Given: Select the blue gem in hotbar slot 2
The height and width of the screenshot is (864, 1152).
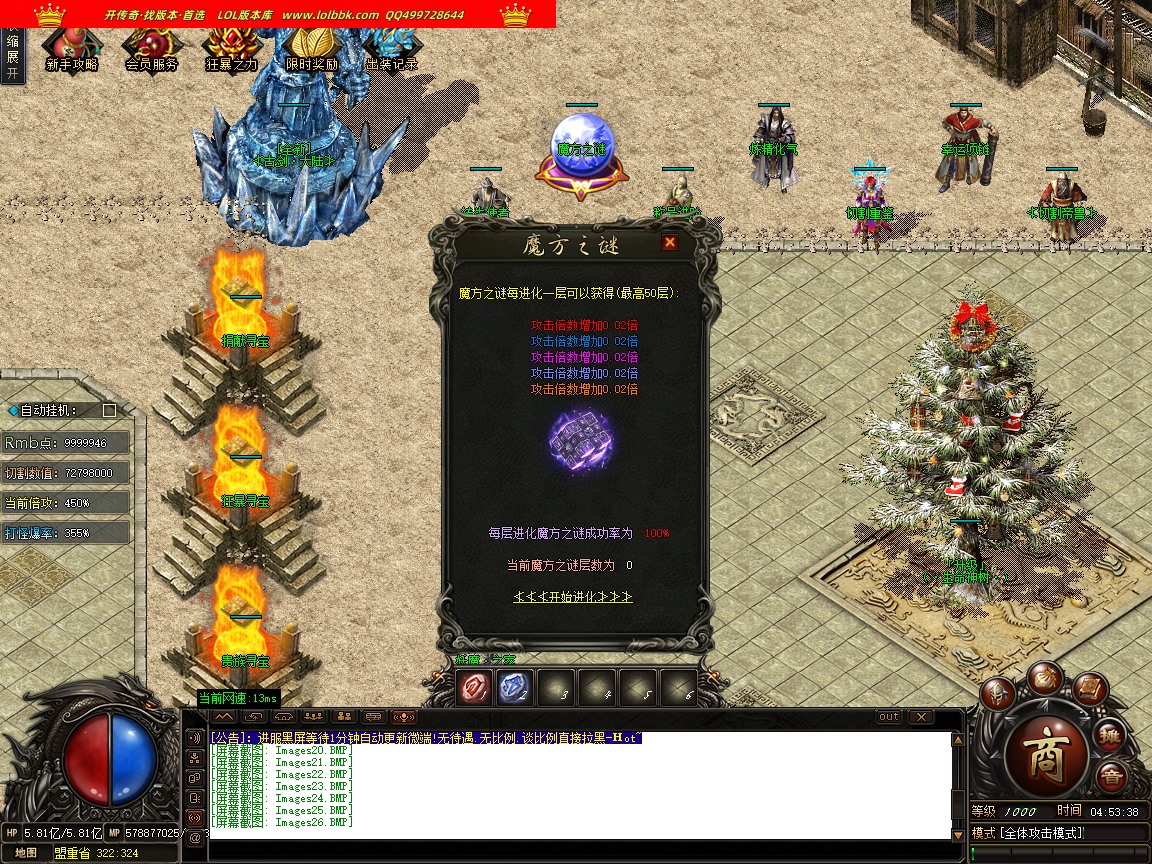Looking at the screenshot, I should point(514,688).
